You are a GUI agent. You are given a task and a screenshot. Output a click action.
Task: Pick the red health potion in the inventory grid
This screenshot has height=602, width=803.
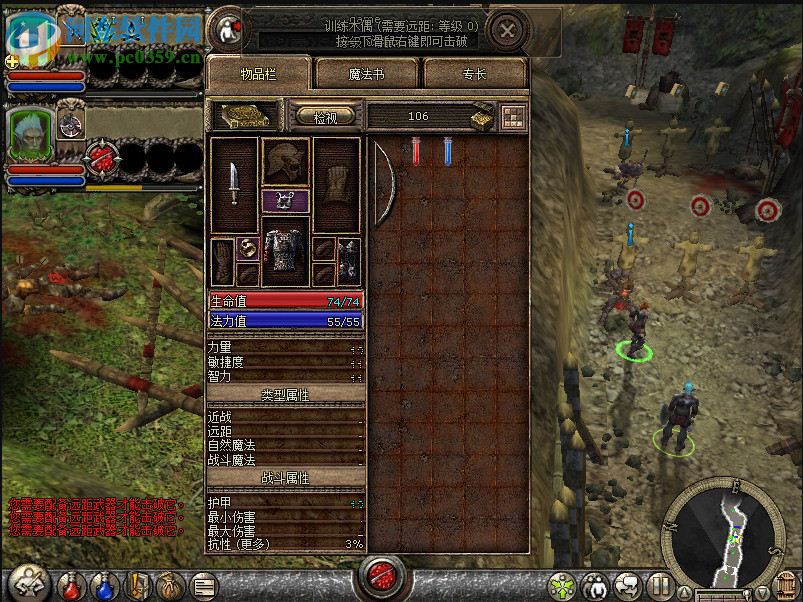[x=416, y=151]
